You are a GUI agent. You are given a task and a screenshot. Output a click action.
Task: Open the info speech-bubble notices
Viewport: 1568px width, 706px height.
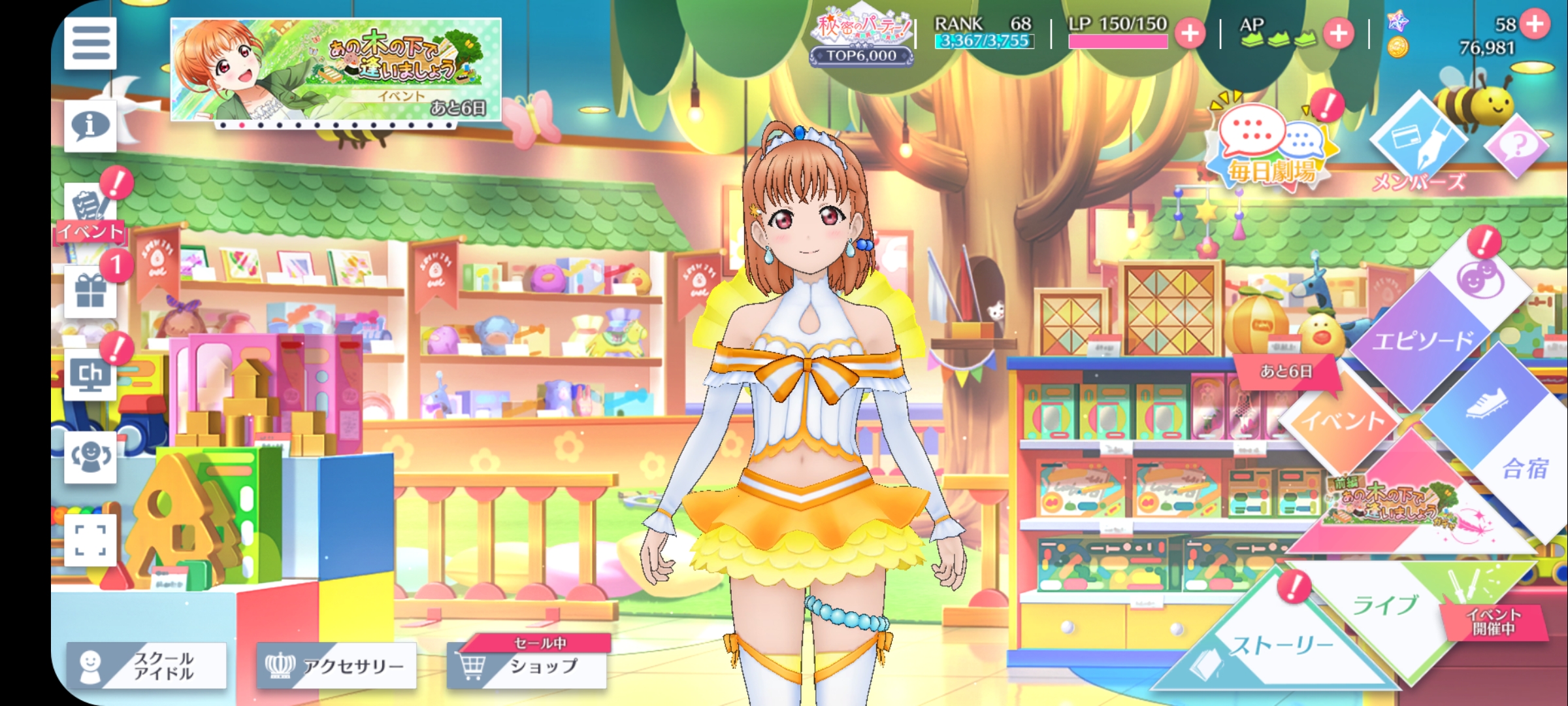pyautogui.click(x=90, y=126)
